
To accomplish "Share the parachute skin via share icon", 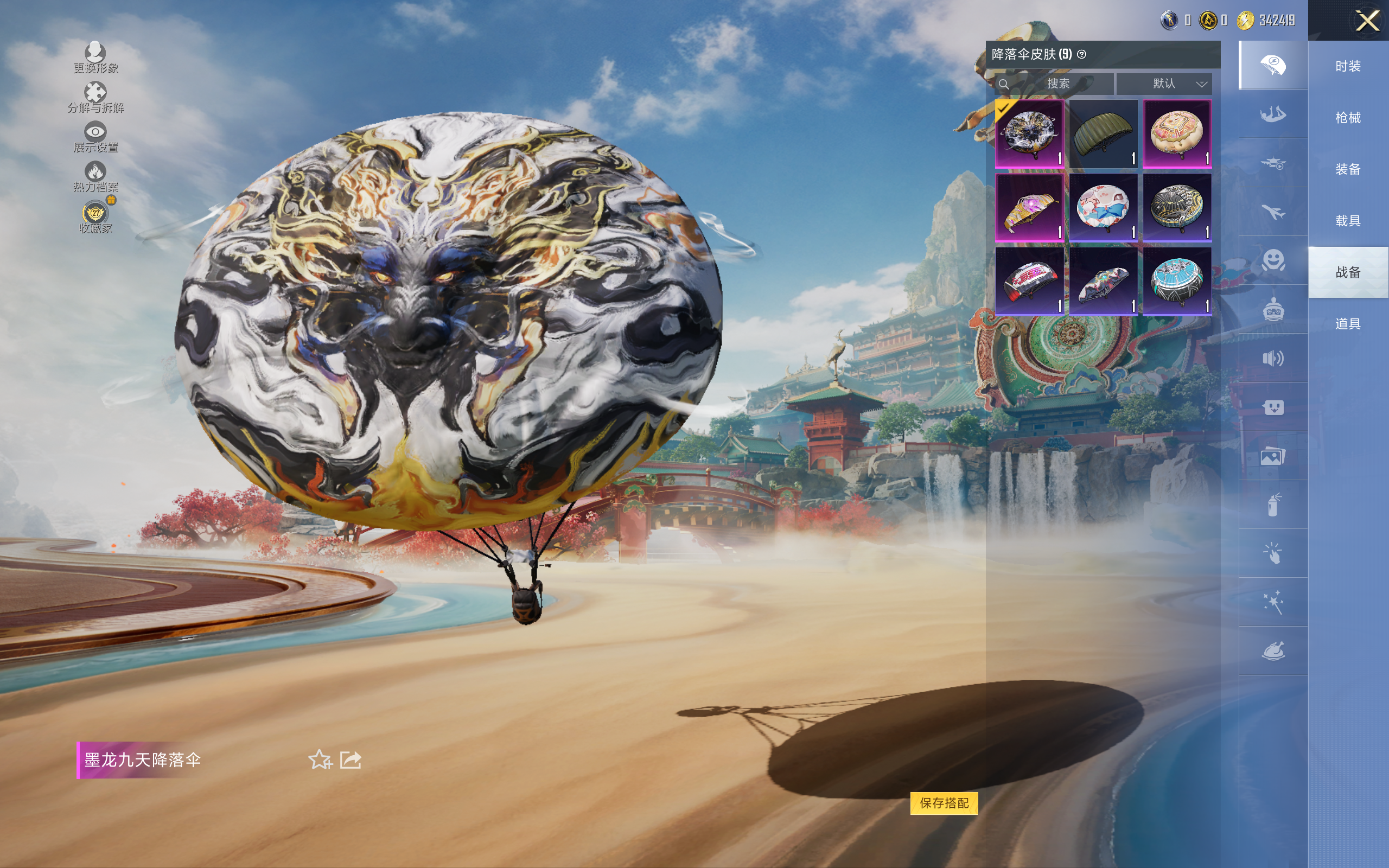I will pyautogui.click(x=351, y=759).
